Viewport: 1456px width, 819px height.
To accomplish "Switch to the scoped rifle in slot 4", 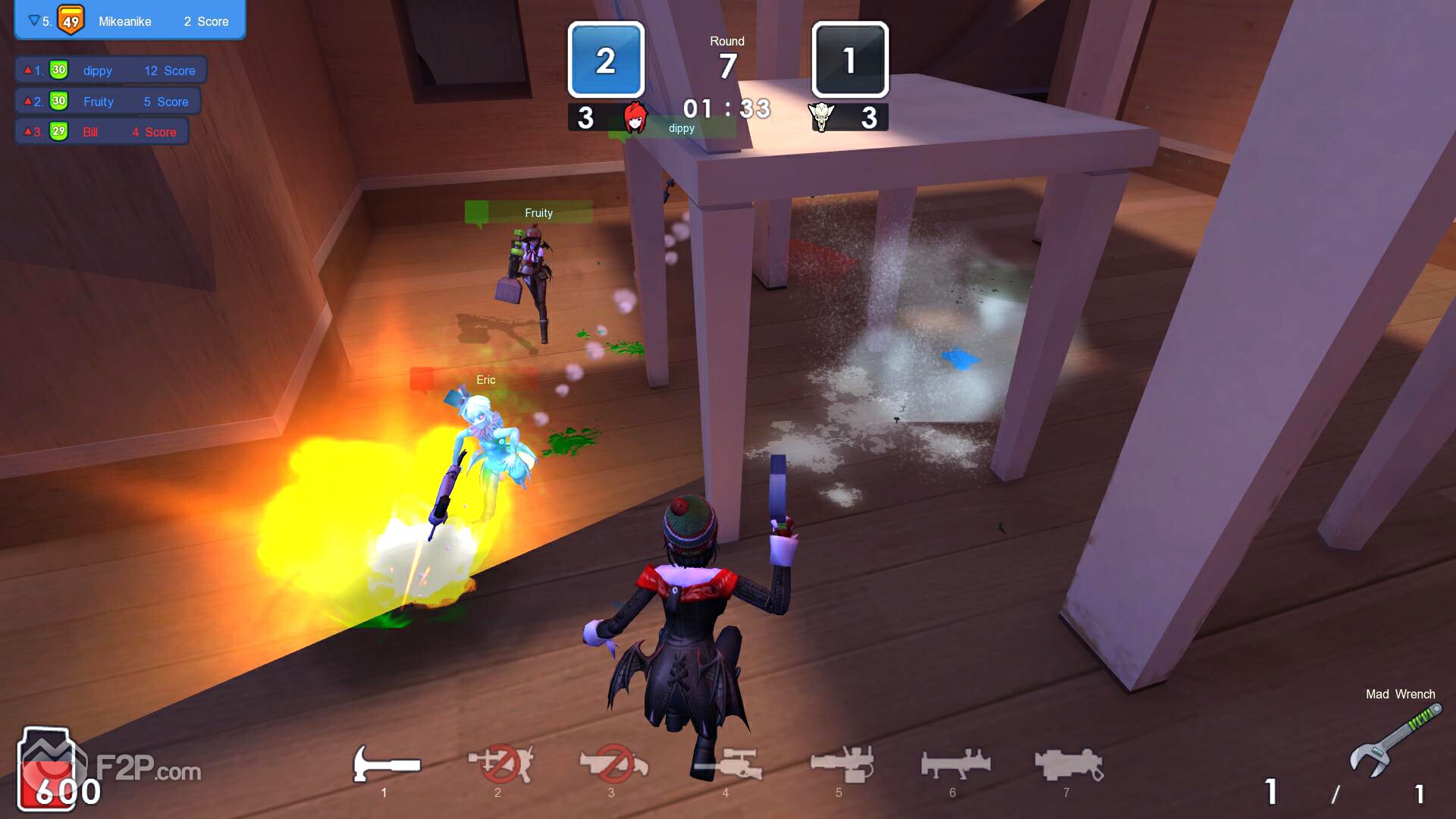I will [726, 764].
